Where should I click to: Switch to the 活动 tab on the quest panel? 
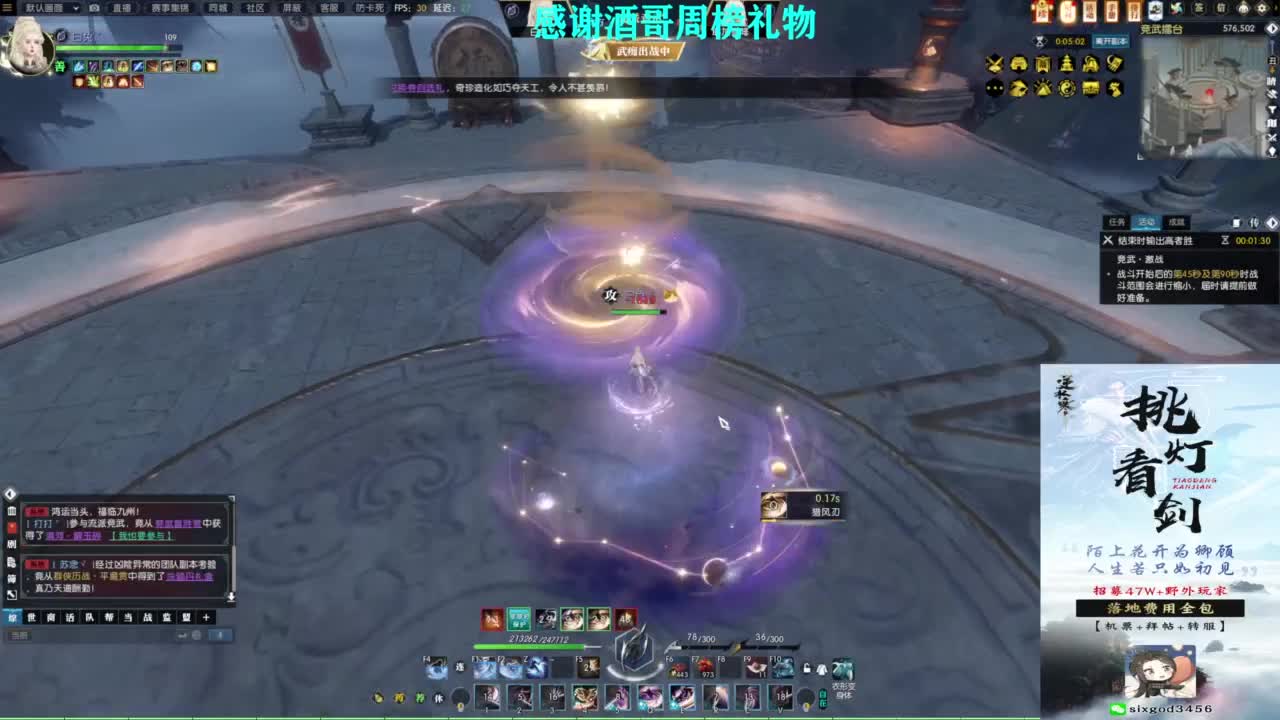click(x=1147, y=222)
